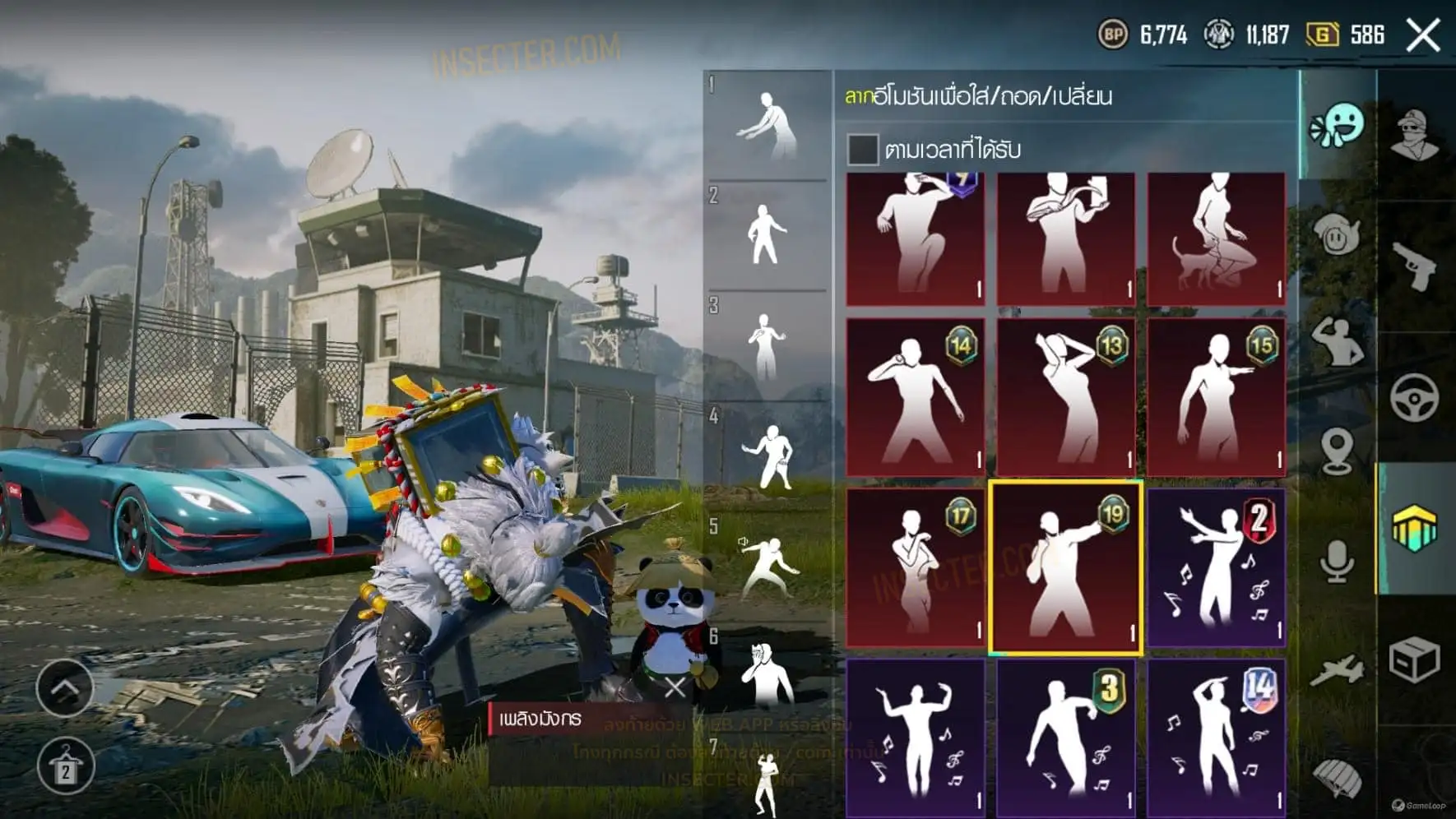Open the steering wheel vehicle category
Image resolution: width=1456 pixels, height=819 pixels.
pyautogui.click(x=1415, y=398)
